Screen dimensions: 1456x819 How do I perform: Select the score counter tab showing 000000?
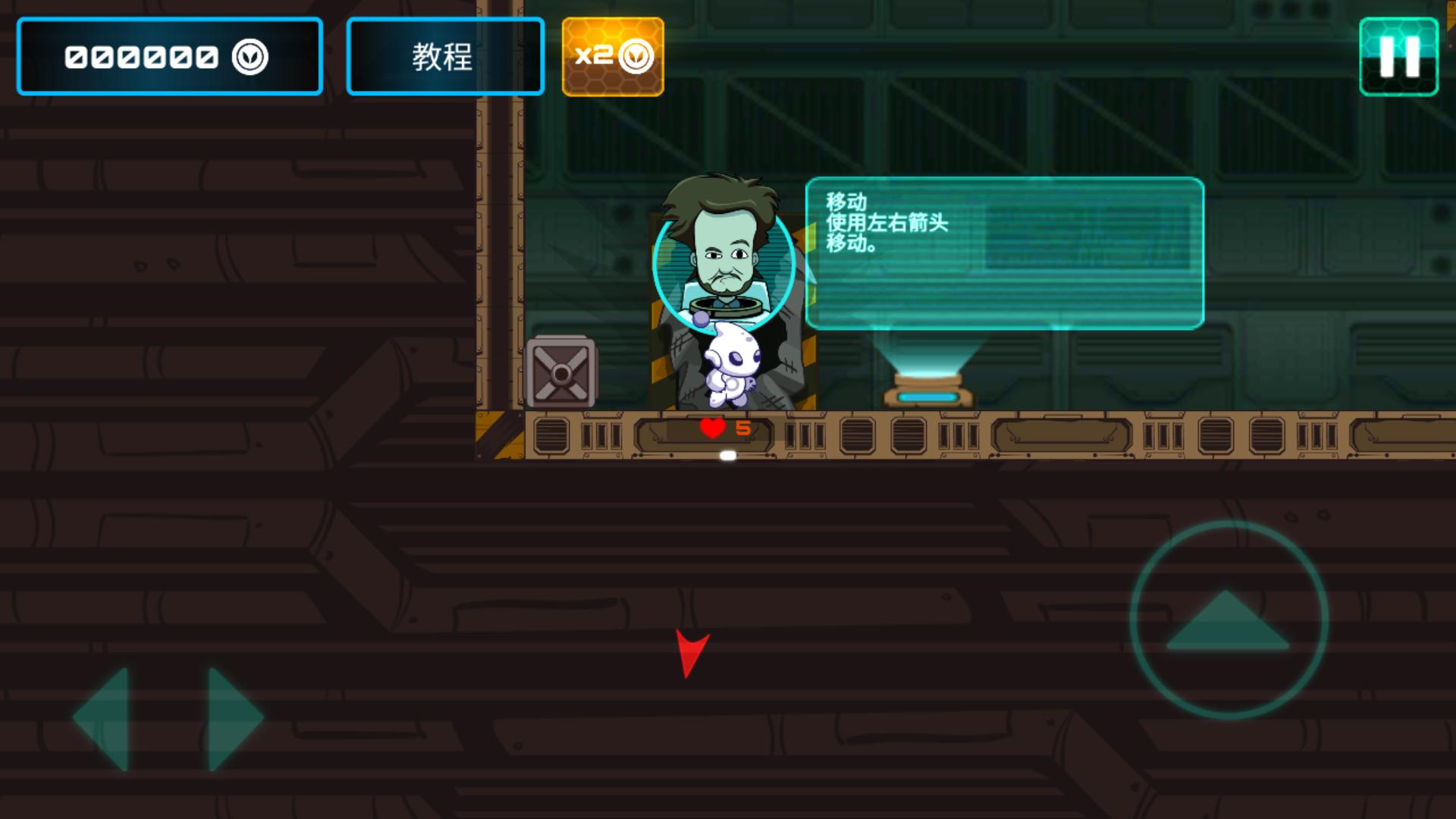[x=168, y=55]
